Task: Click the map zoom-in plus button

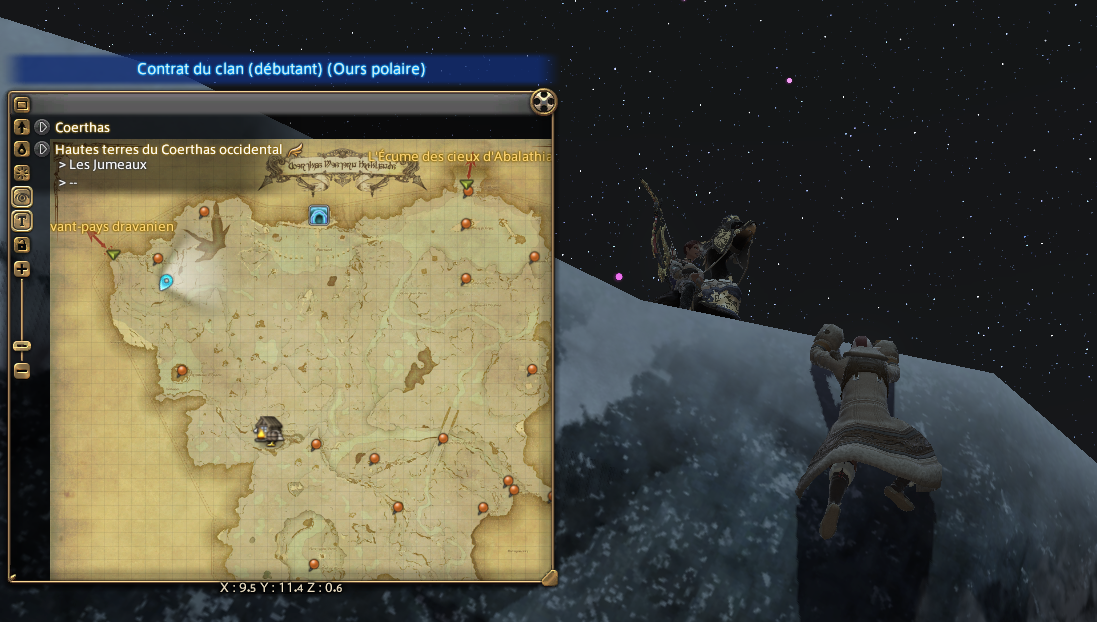Action: 22,269
